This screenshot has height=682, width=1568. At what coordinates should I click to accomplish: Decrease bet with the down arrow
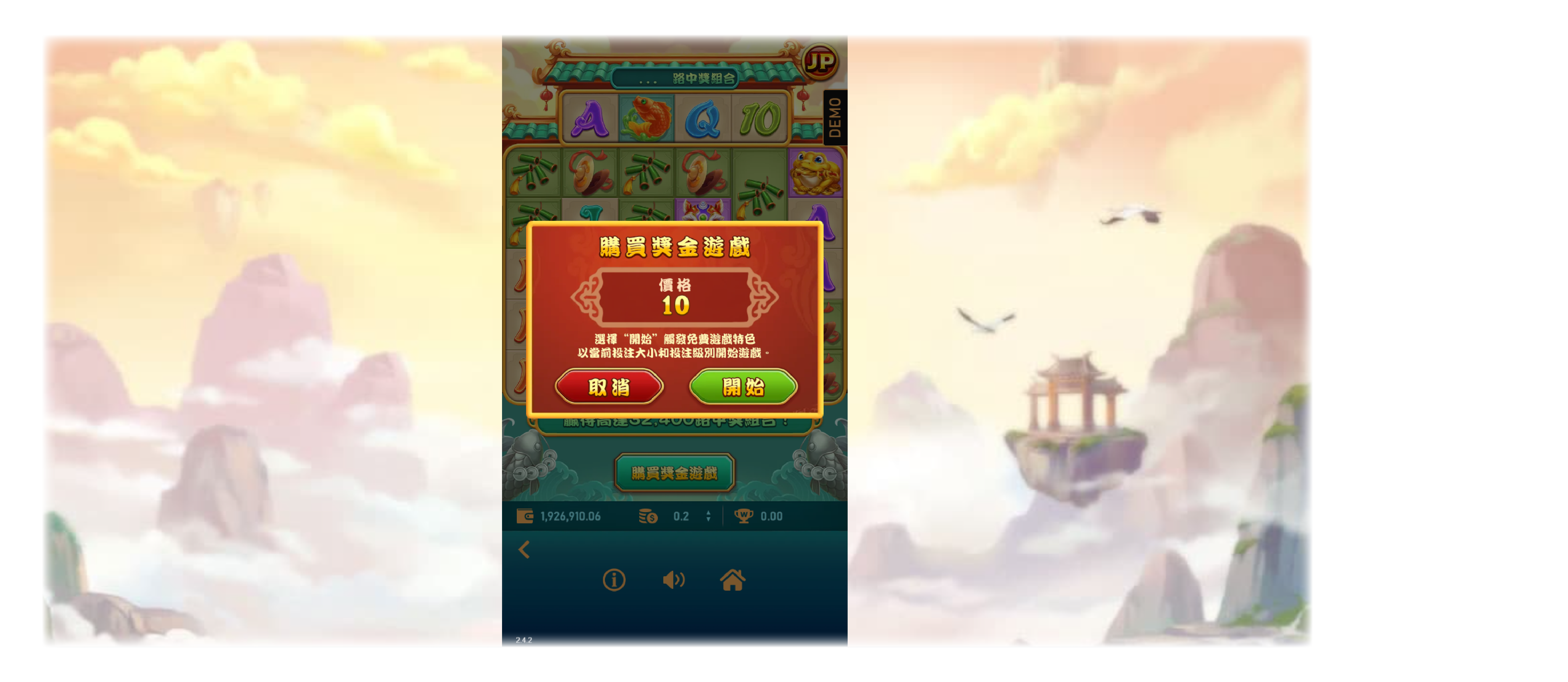pos(709,520)
